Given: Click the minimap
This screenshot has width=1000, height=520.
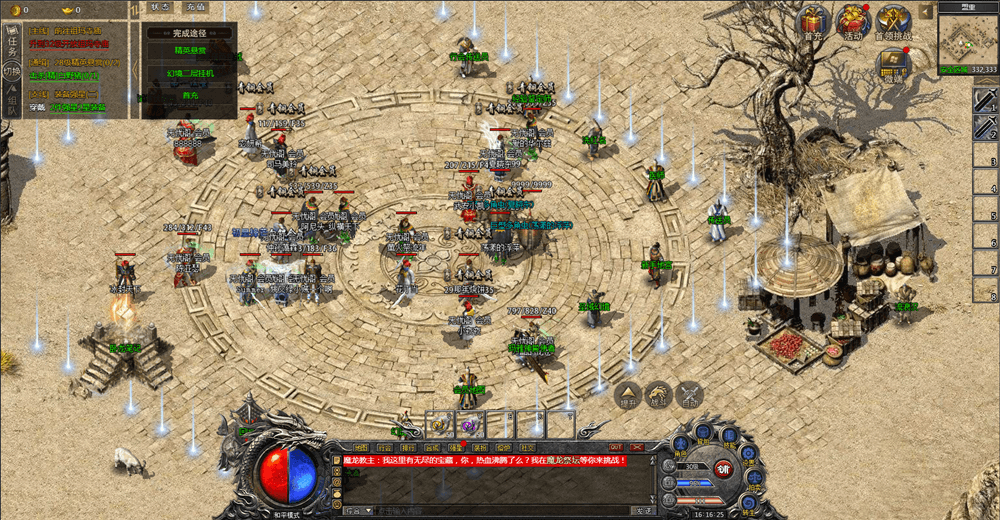Looking at the screenshot, I should point(968,38).
